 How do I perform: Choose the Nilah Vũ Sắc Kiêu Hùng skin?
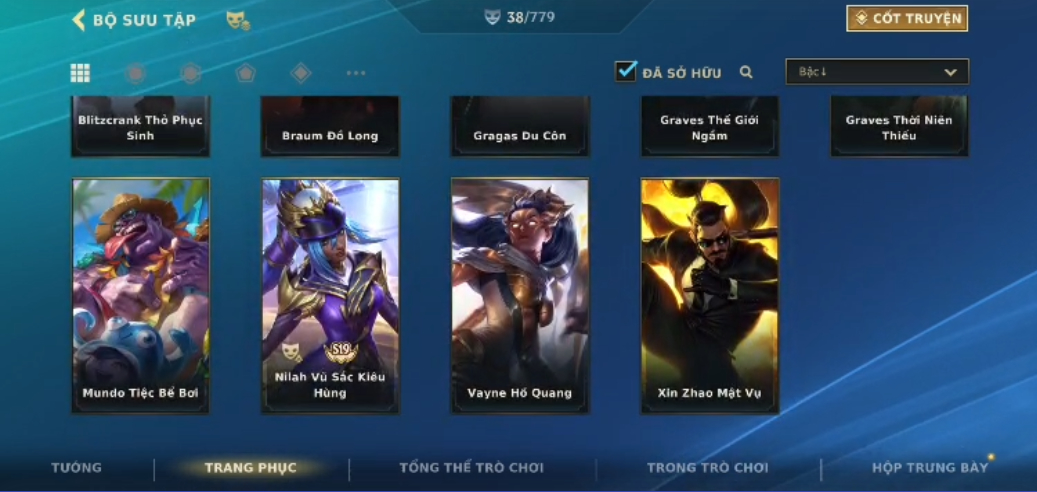point(330,295)
